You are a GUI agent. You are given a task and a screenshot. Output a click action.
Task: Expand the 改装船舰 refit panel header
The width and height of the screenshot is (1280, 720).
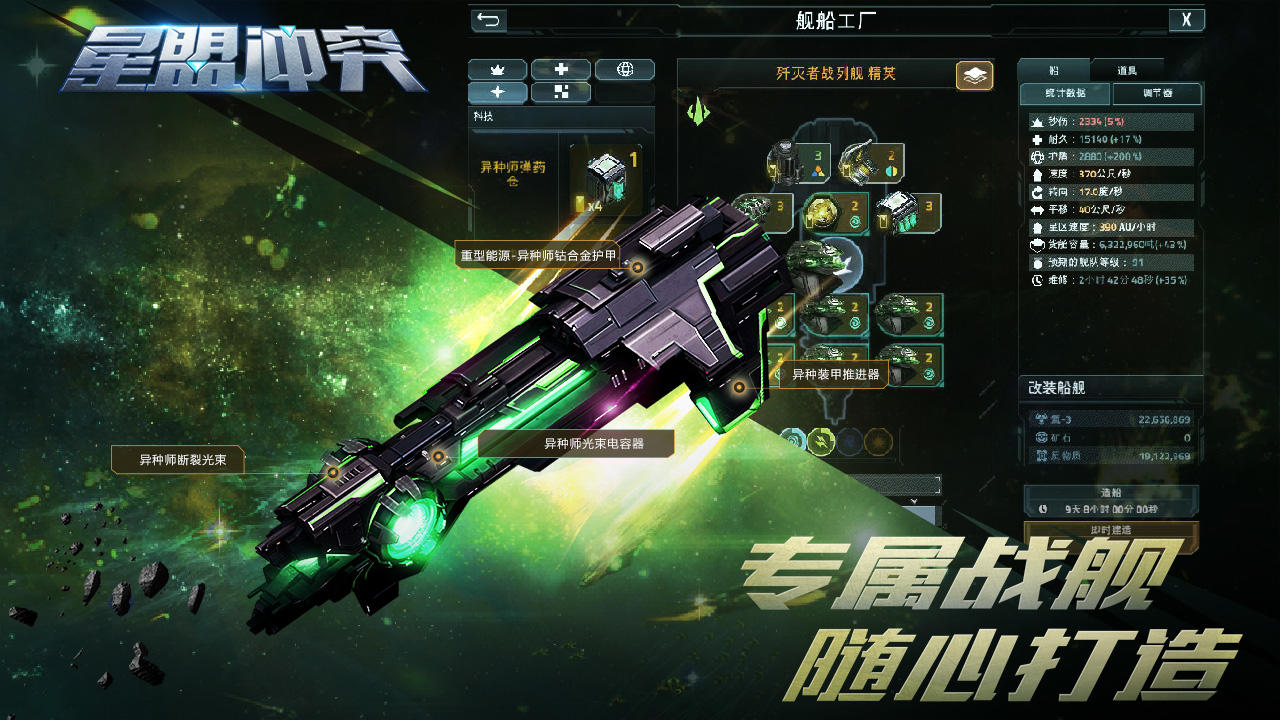coord(1111,385)
